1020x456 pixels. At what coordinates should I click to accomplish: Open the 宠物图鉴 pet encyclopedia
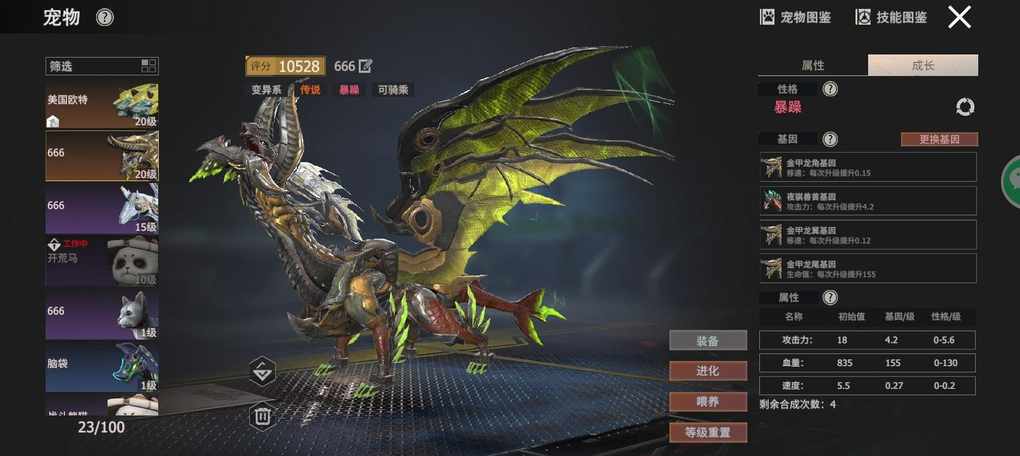(796, 17)
